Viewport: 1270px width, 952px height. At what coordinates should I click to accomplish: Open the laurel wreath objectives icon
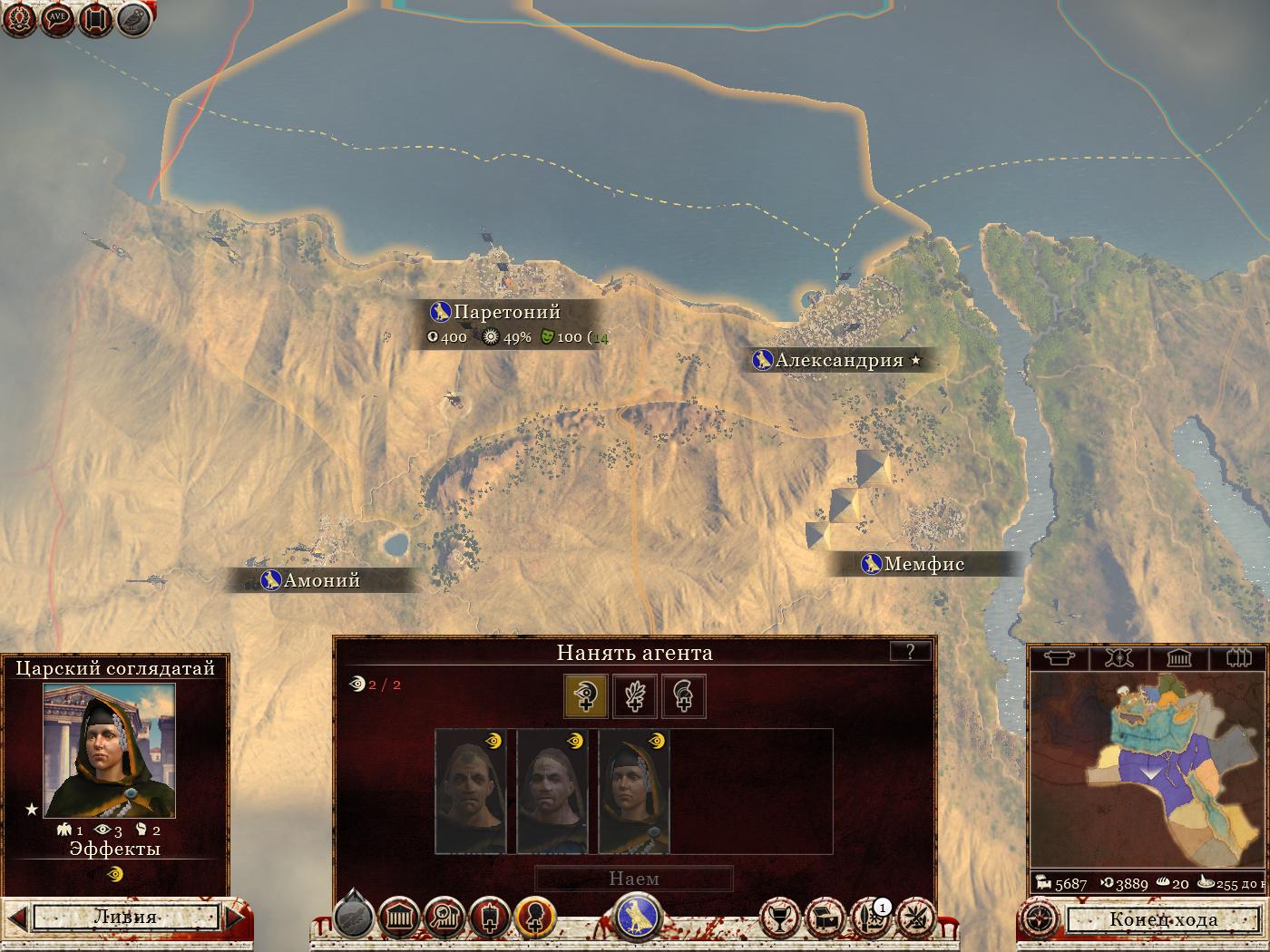click(x=20, y=18)
